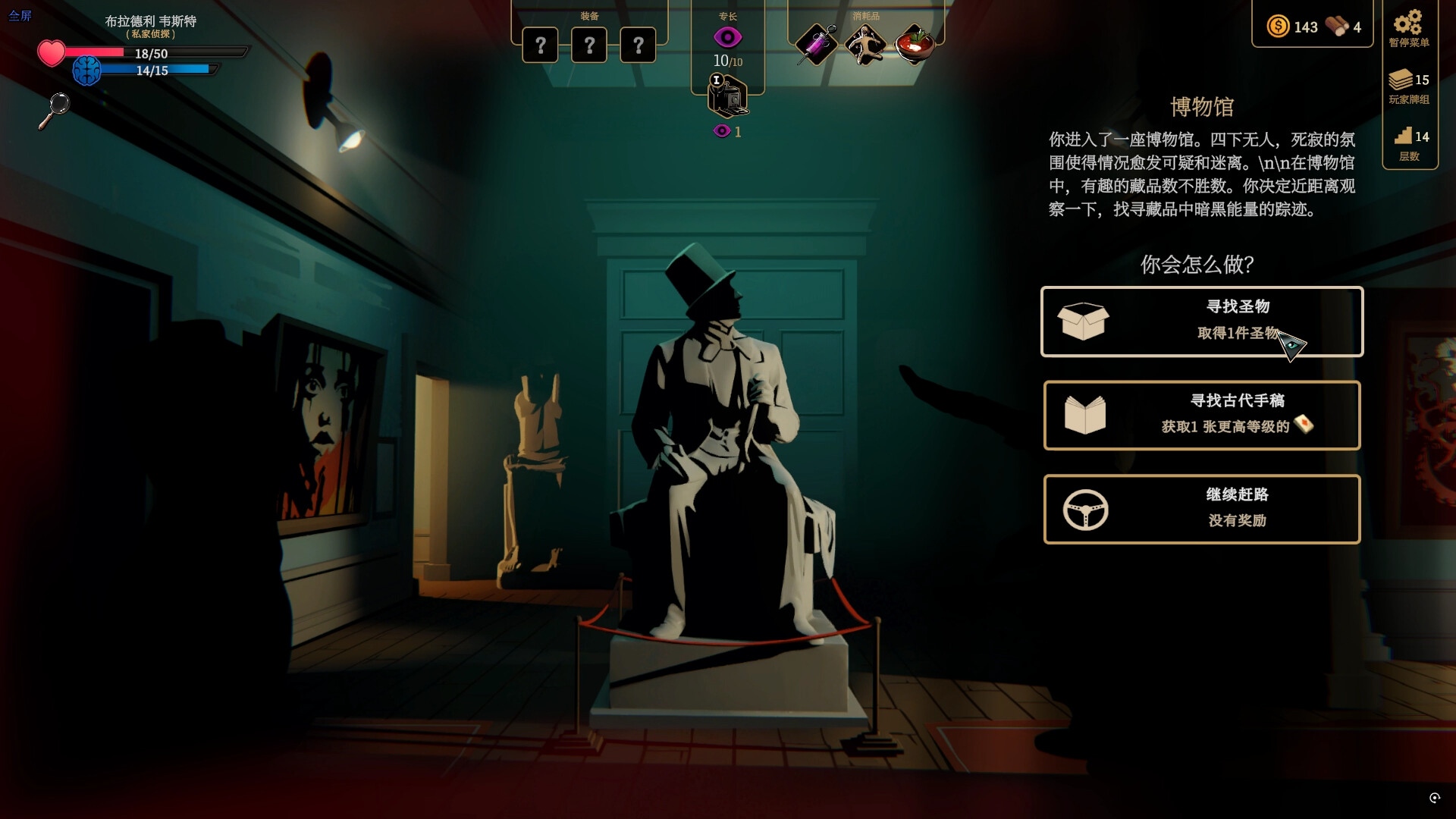The width and height of the screenshot is (1456, 819).
Task: Choose the 寻找圣物 option to gain a relic
Action: coord(1202,322)
